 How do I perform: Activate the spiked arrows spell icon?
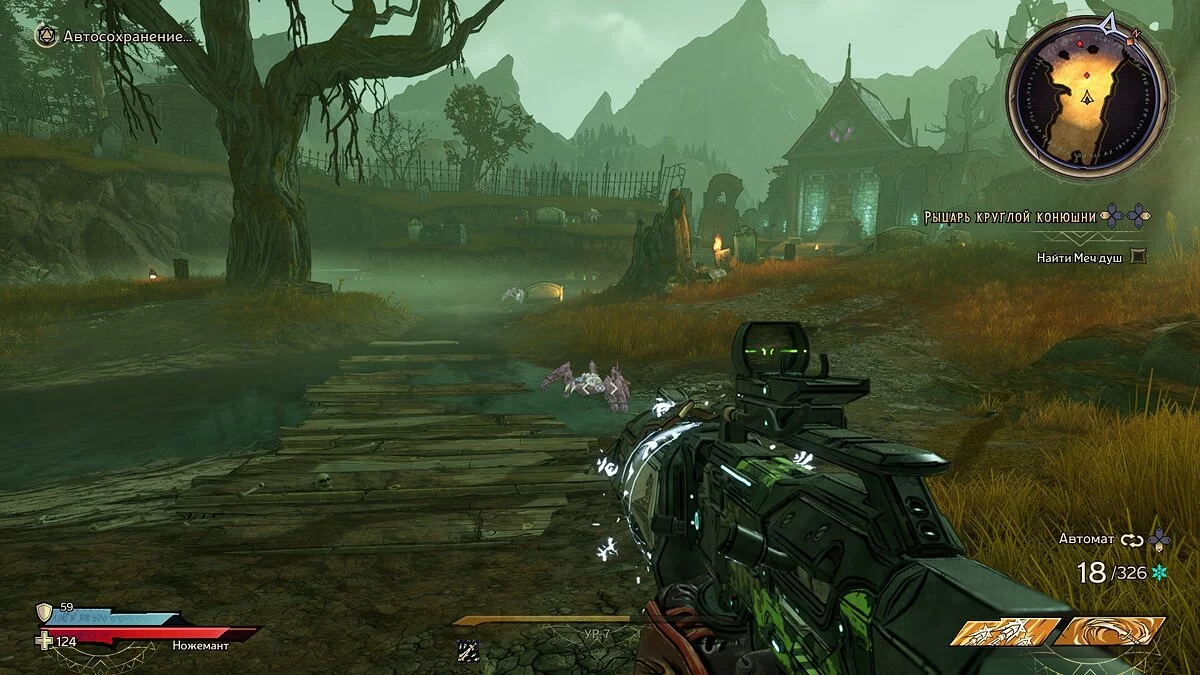click(1003, 631)
